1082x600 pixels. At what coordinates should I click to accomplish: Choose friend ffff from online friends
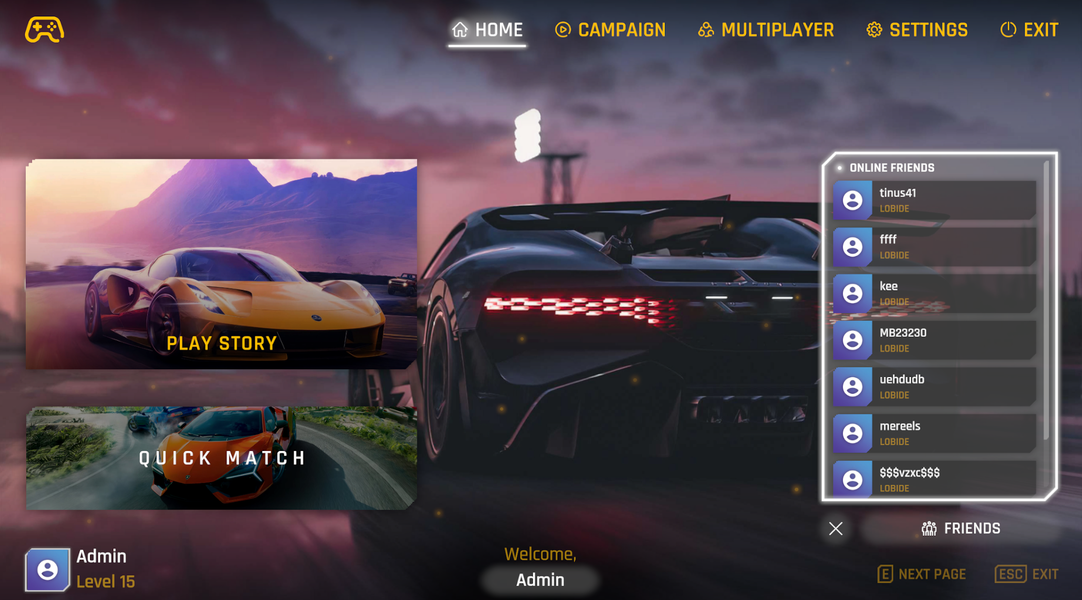click(x=934, y=247)
